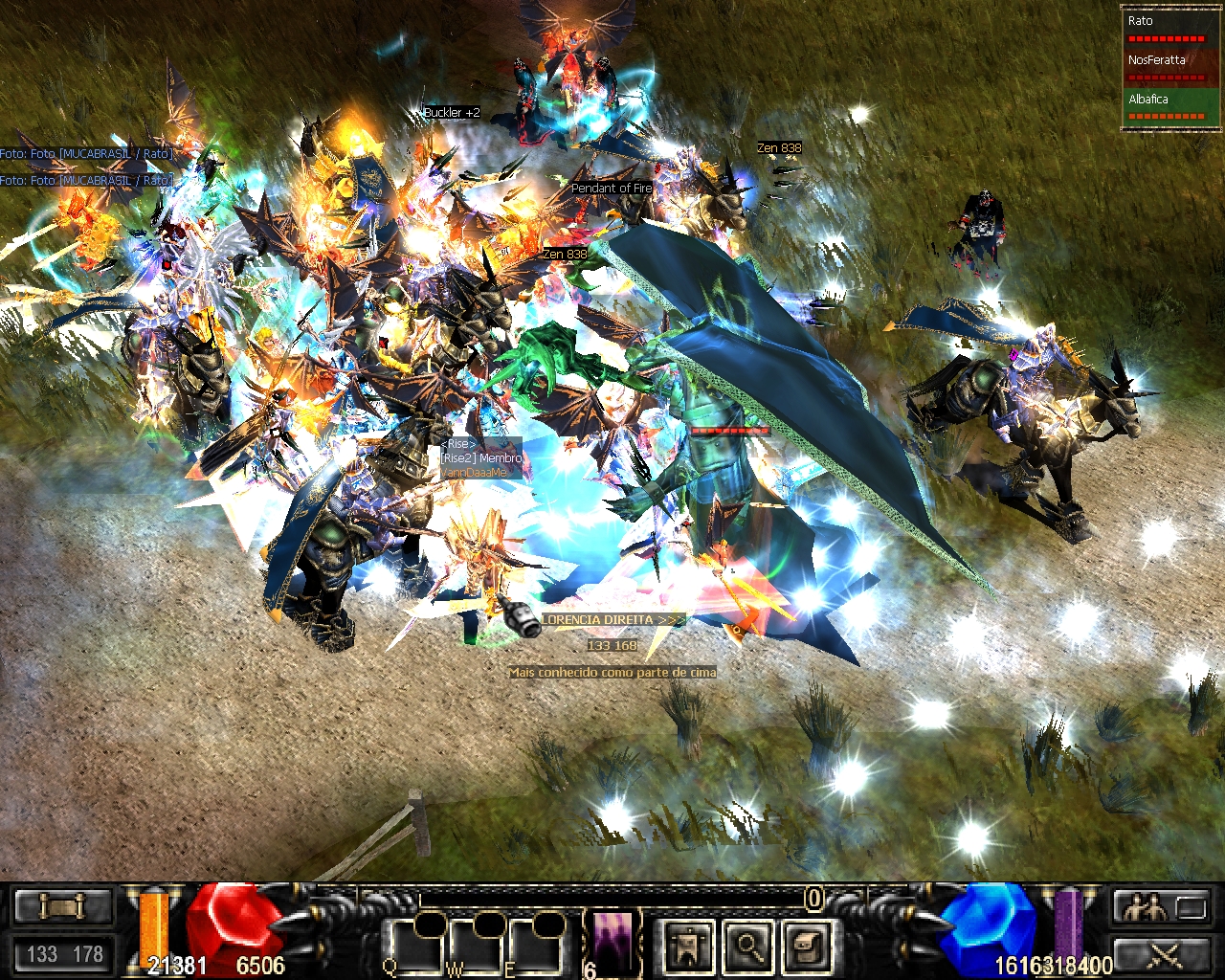
Task: Open the scroll icon button
Action: point(807,946)
